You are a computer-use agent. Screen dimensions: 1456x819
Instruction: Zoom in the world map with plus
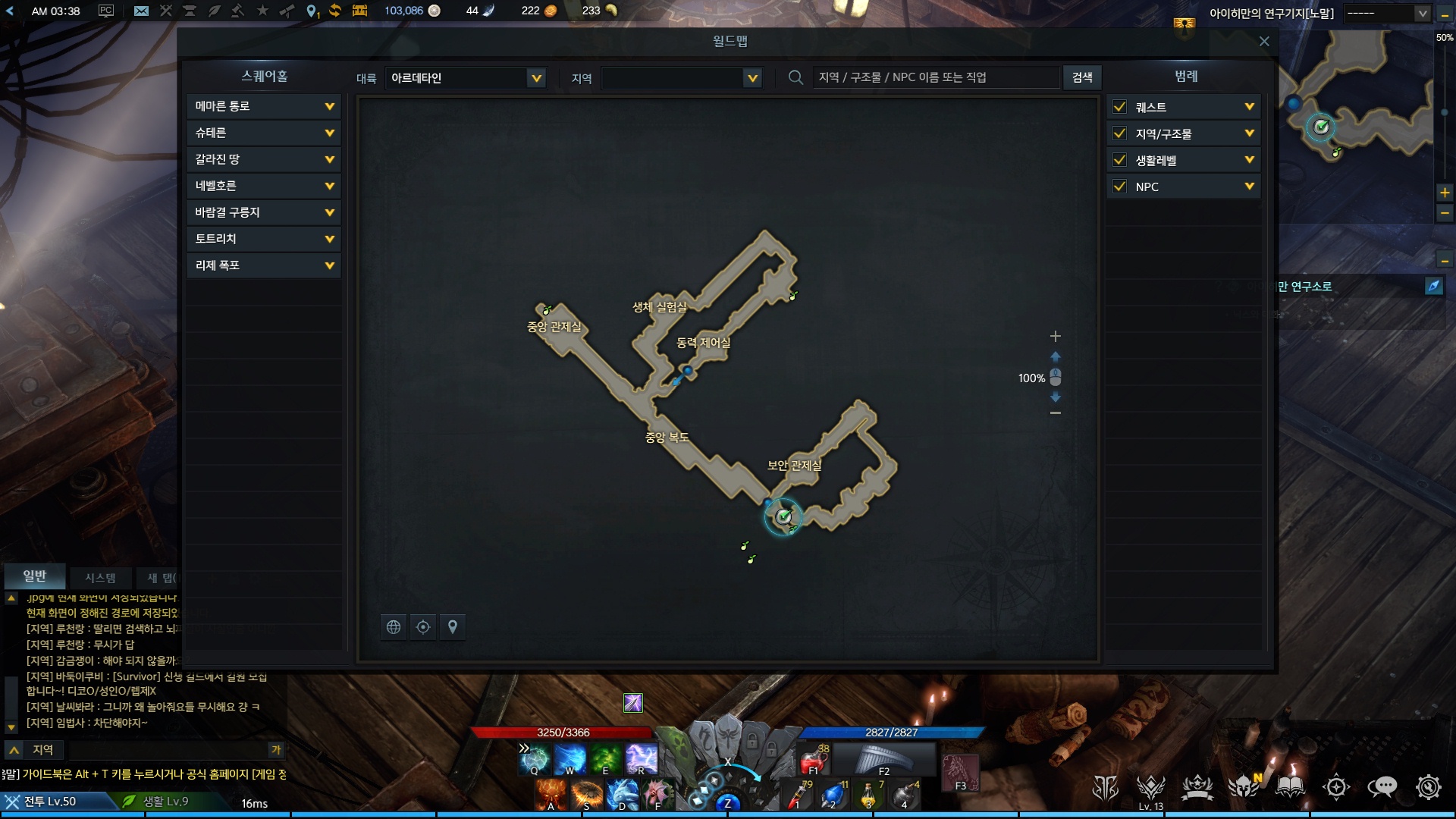[x=1055, y=336]
